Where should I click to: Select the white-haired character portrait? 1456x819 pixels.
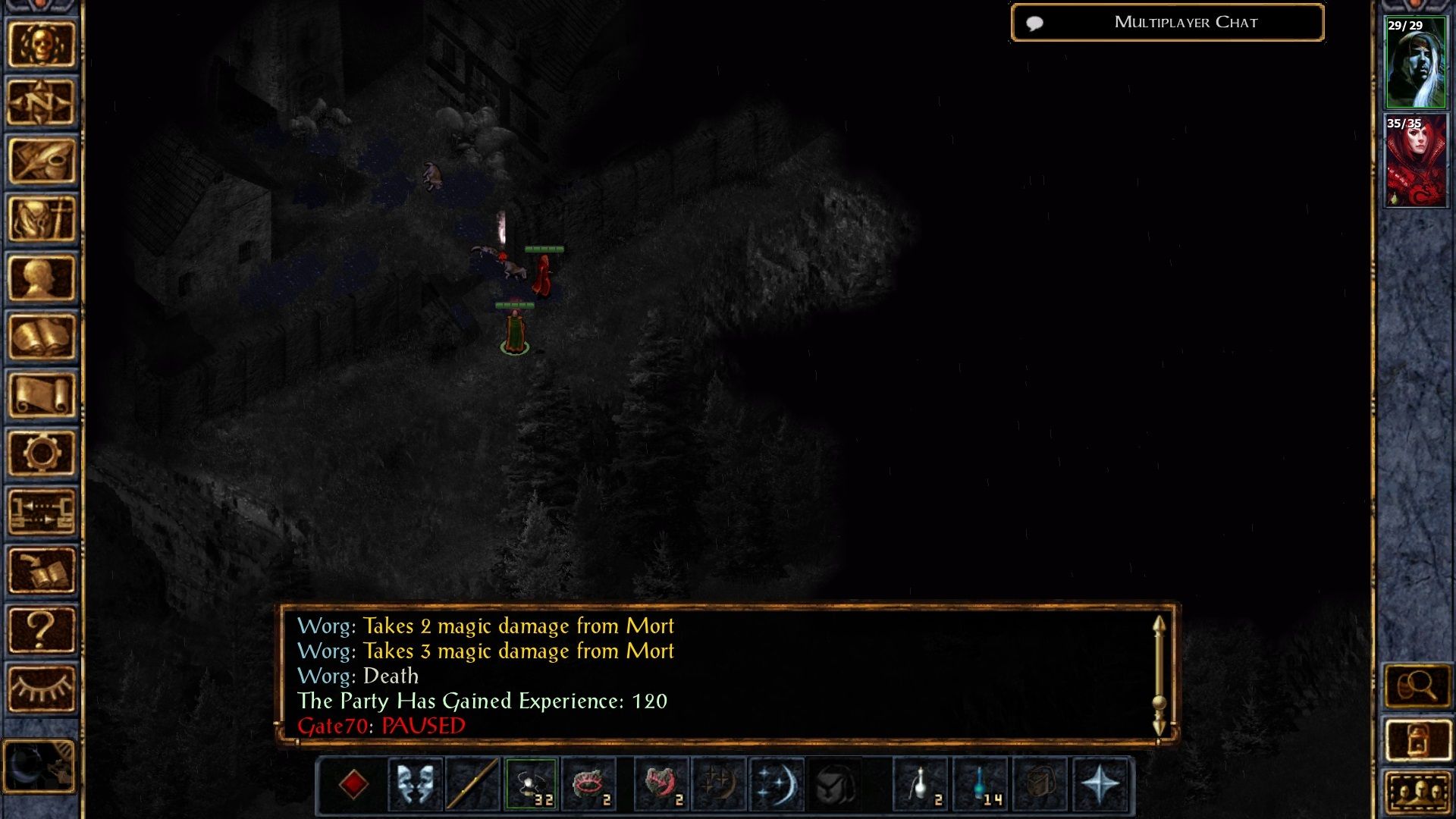point(1415,63)
